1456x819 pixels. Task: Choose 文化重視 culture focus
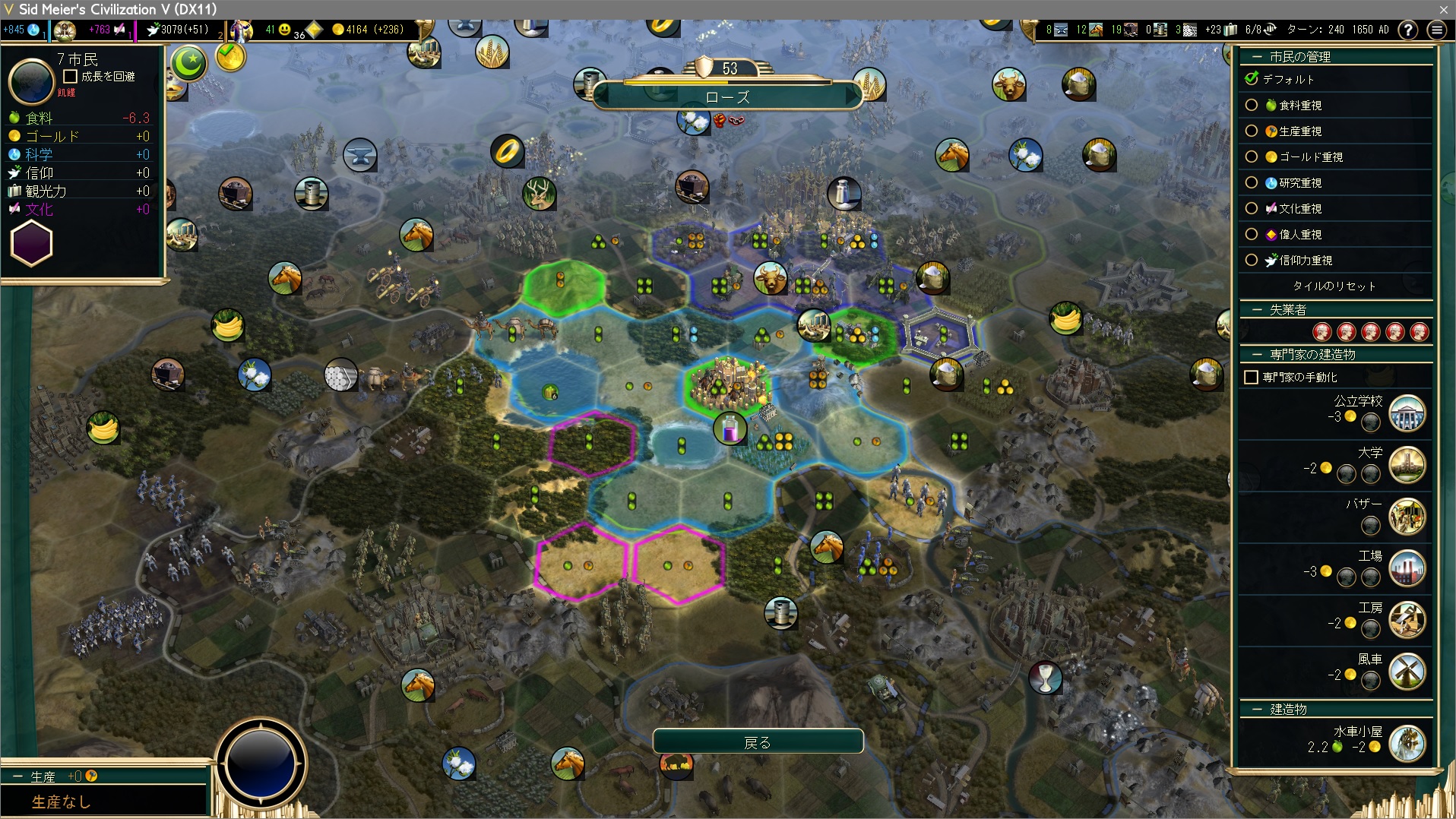point(1252,209)
